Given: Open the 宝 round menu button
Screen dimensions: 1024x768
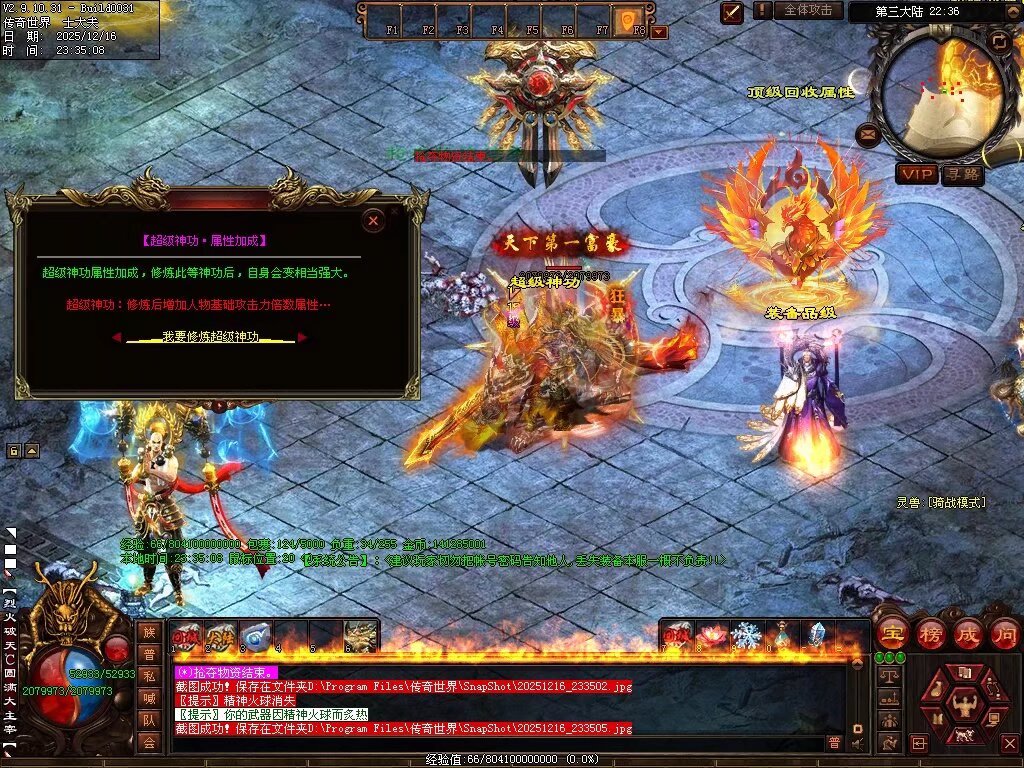Looking at the screenshot, I should pos(892,634).
